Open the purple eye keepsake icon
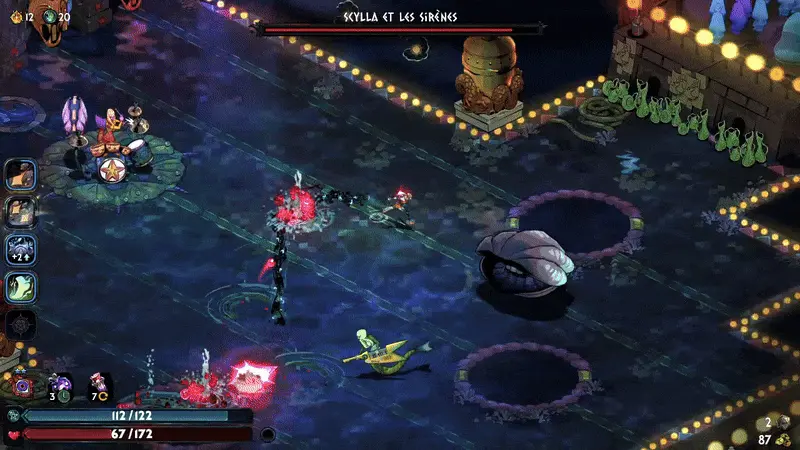 click(x=20, y=385)
